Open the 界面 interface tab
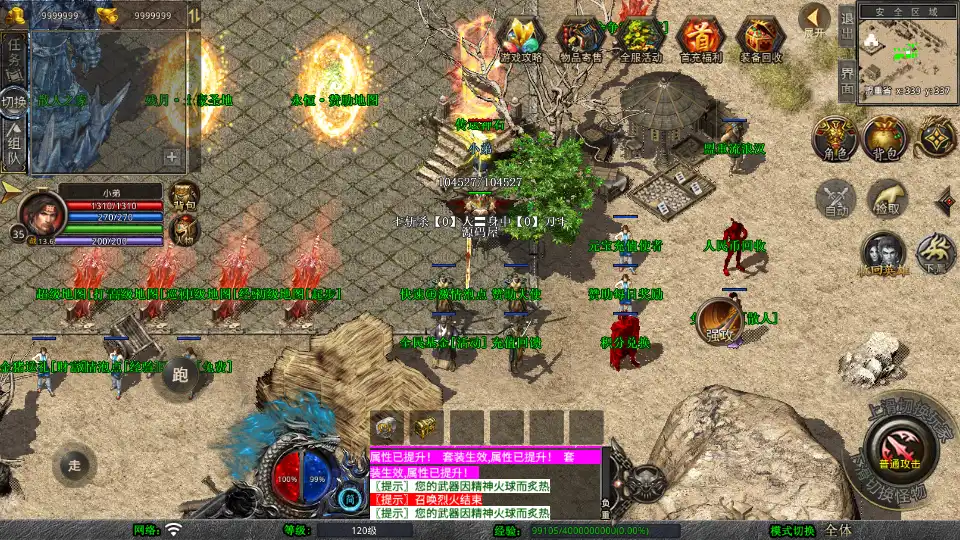The height and width of the screenshot is (540, 960). click(847, 80)
